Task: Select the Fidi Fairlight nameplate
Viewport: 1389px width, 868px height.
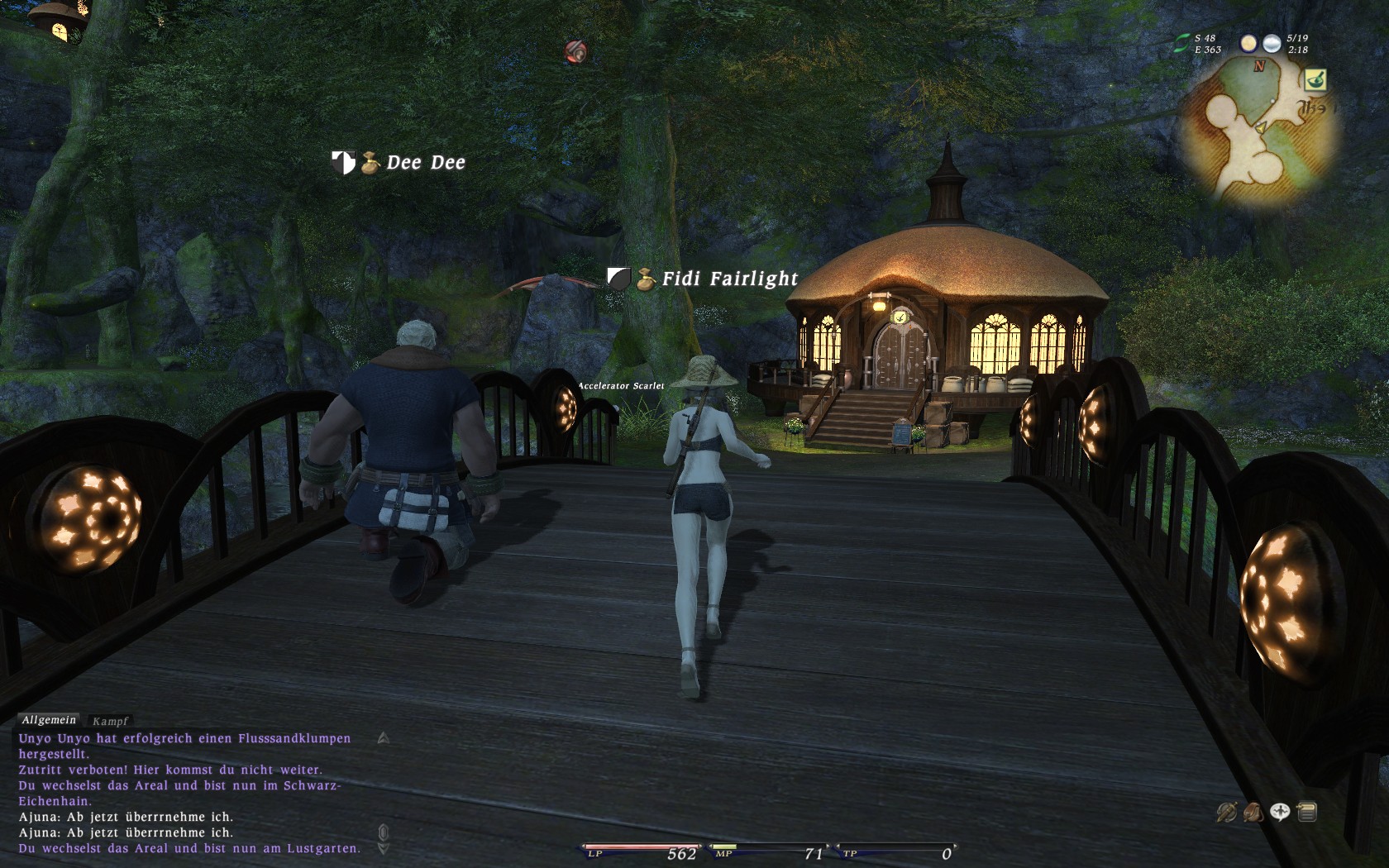Action: (x=729, y=279)
